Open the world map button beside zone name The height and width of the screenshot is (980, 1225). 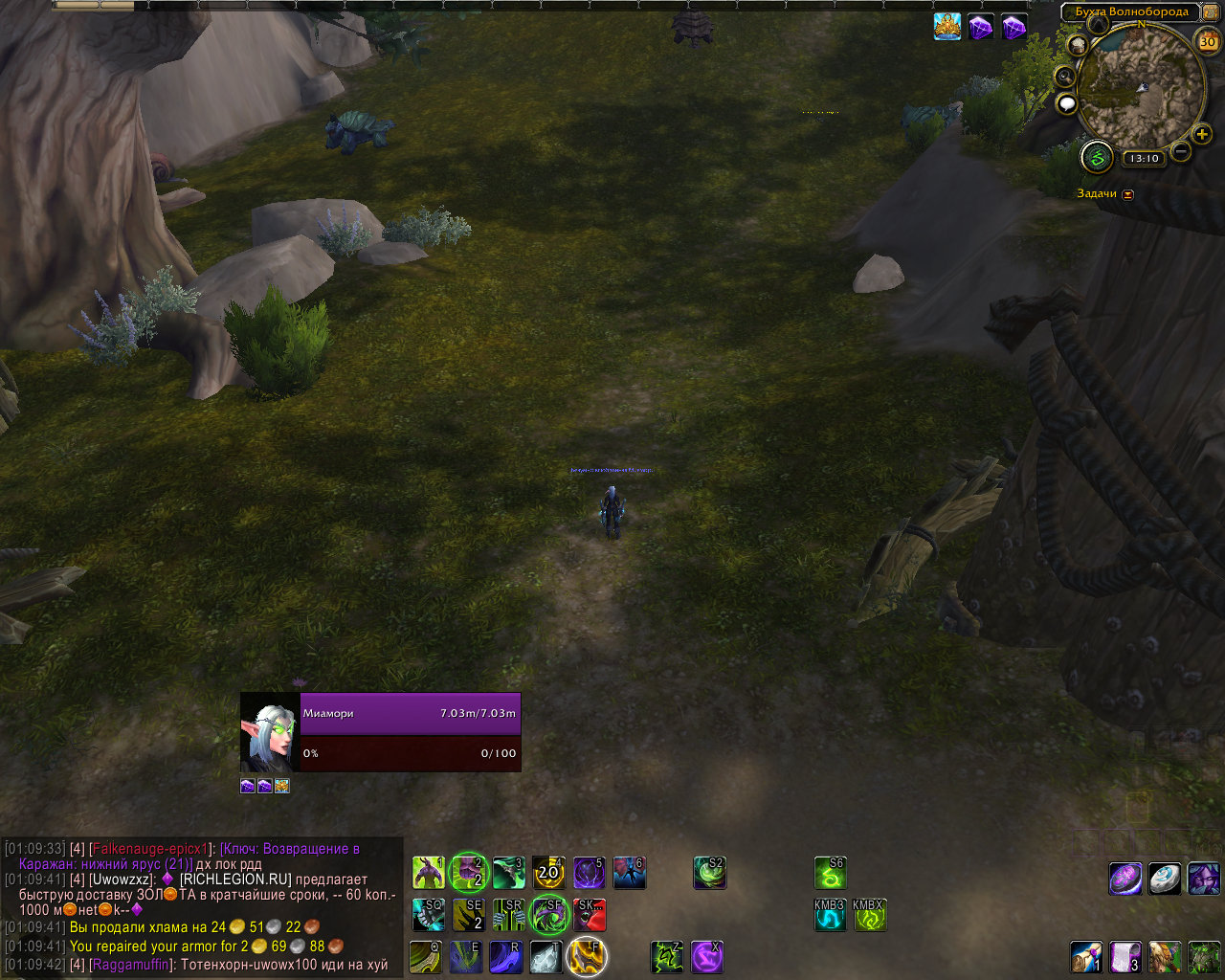click(x=1211, y=12)
